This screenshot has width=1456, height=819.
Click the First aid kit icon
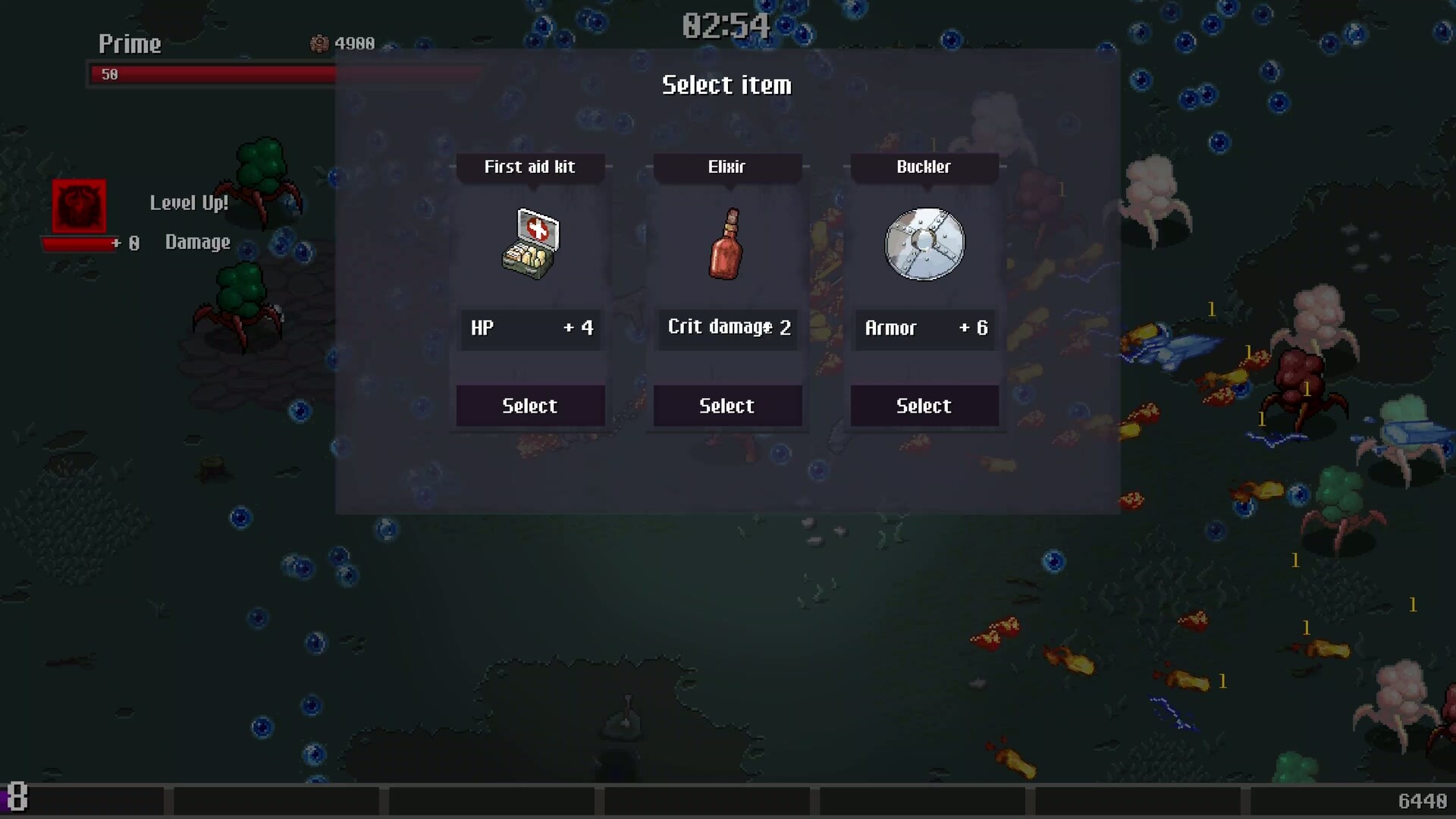[530, 243]
